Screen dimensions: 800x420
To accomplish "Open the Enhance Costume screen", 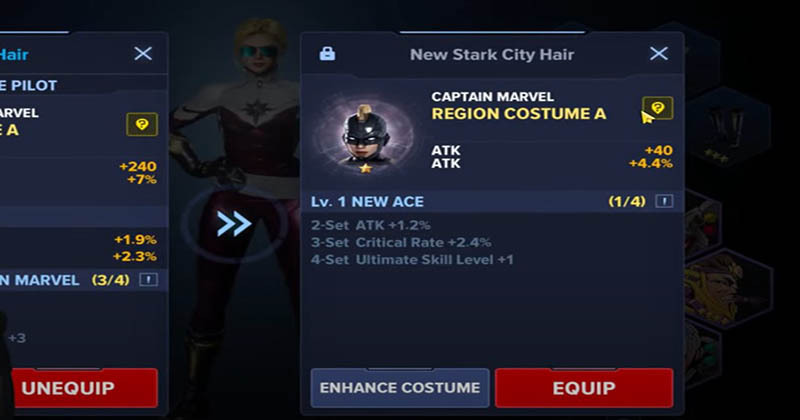I will click(x=400, y=387).
